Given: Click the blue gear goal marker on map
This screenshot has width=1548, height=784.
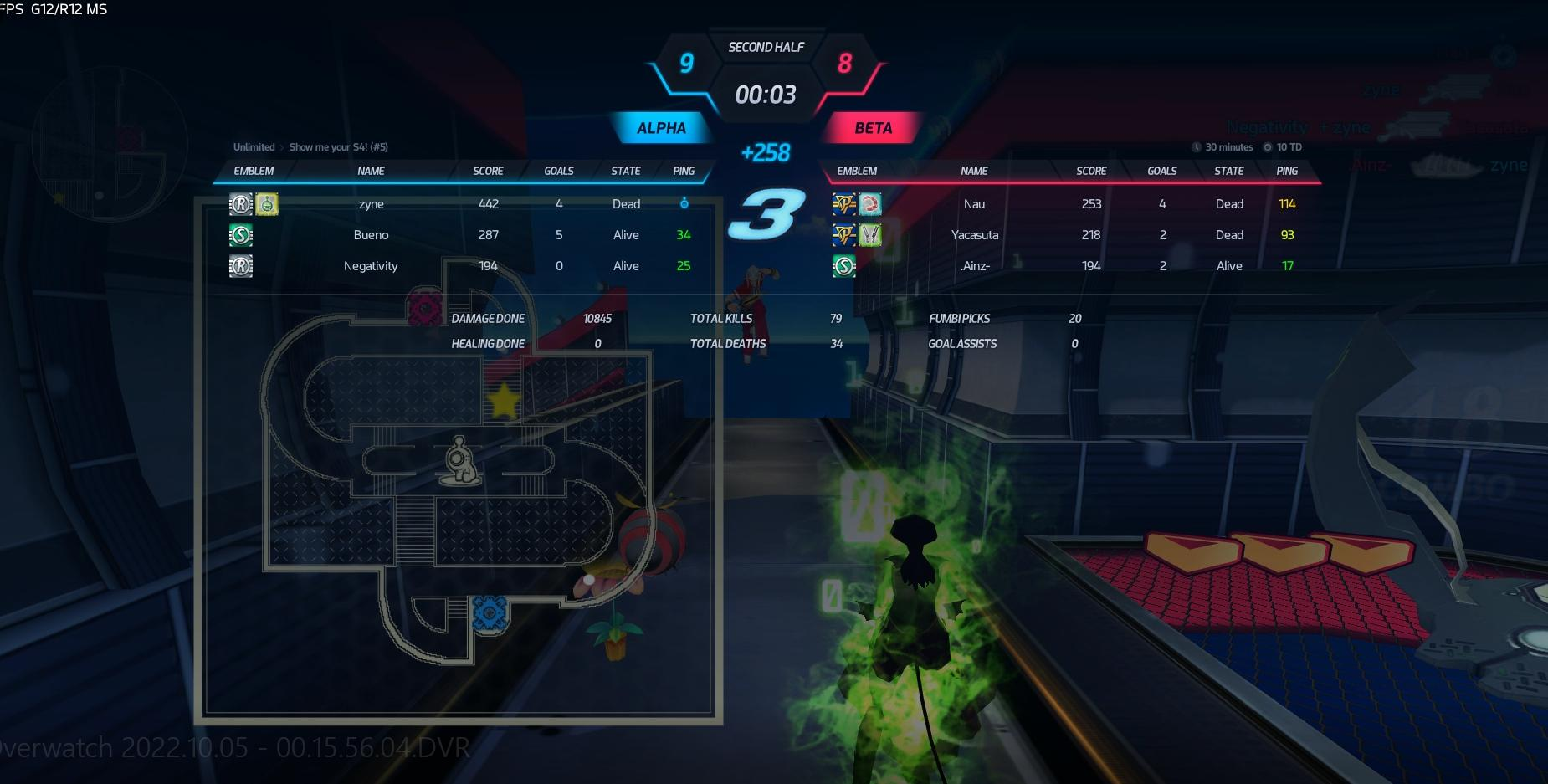Looking at the screenshot, I should tap(489, 613).
